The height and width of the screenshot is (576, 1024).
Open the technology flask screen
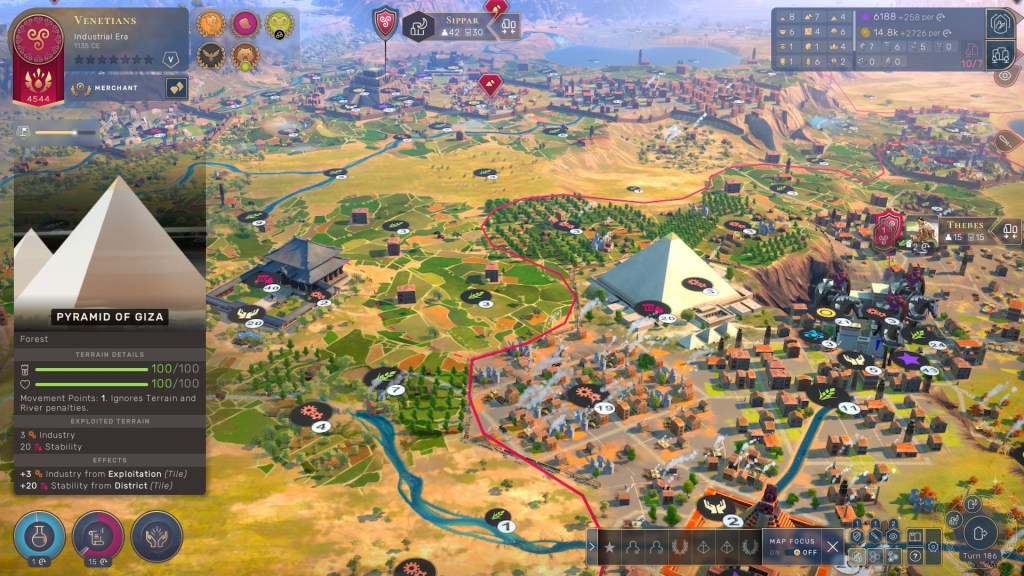pyautogui.click(x=39, y=535)
